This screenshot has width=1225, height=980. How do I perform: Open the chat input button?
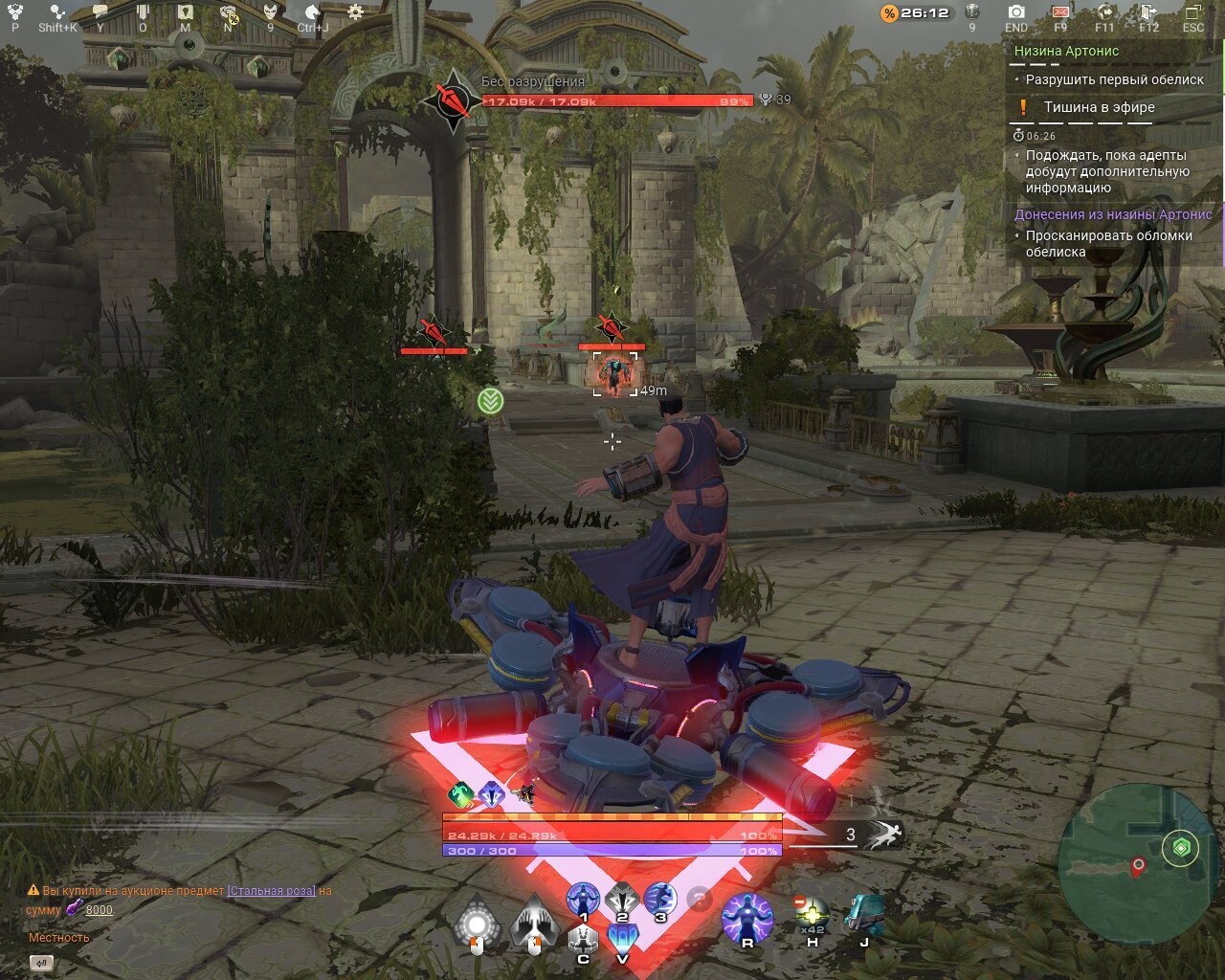(x=41, y=963)
